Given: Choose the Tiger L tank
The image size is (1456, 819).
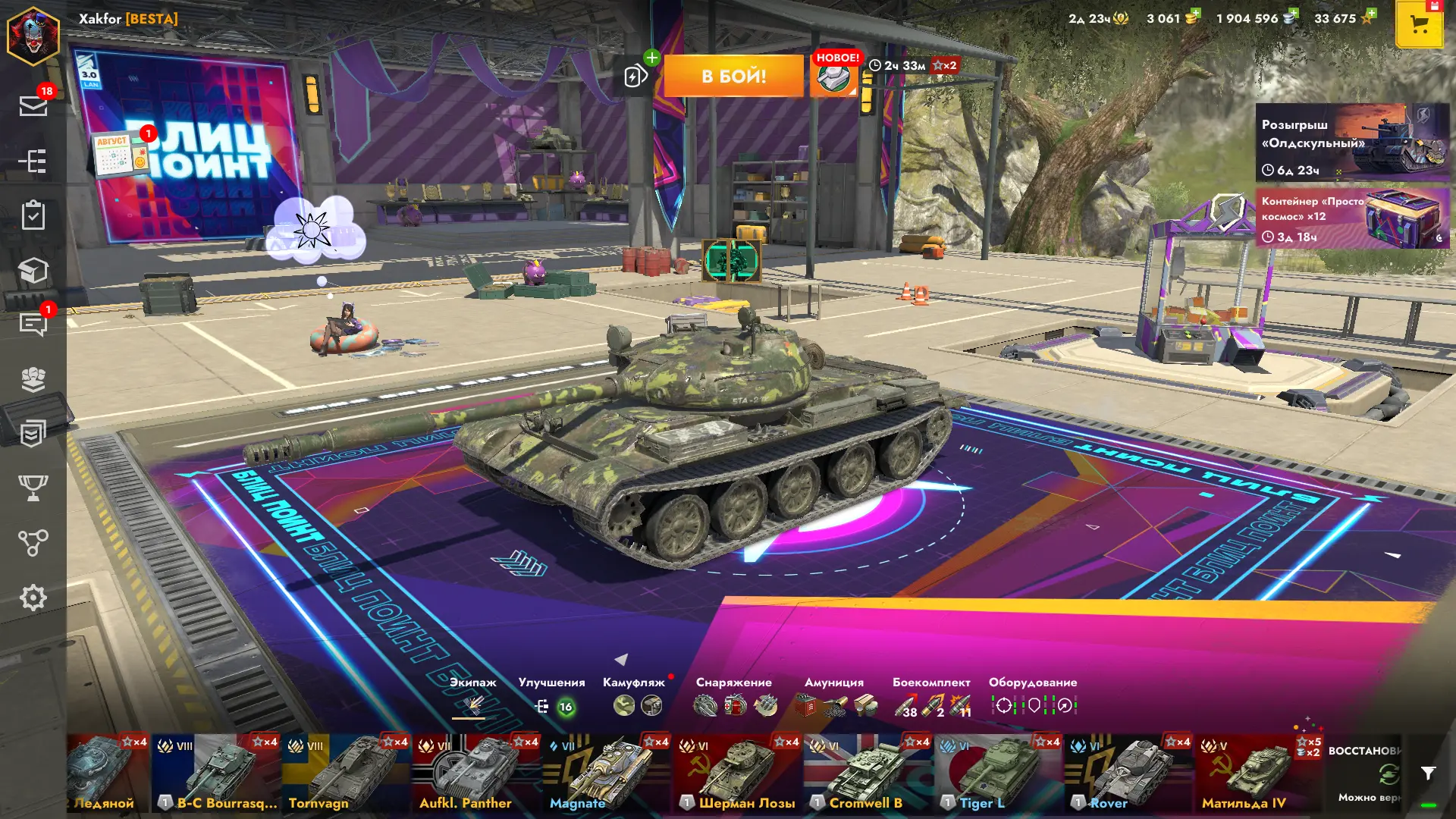Looking at the screenshot, I should click(x=998, y=773).
